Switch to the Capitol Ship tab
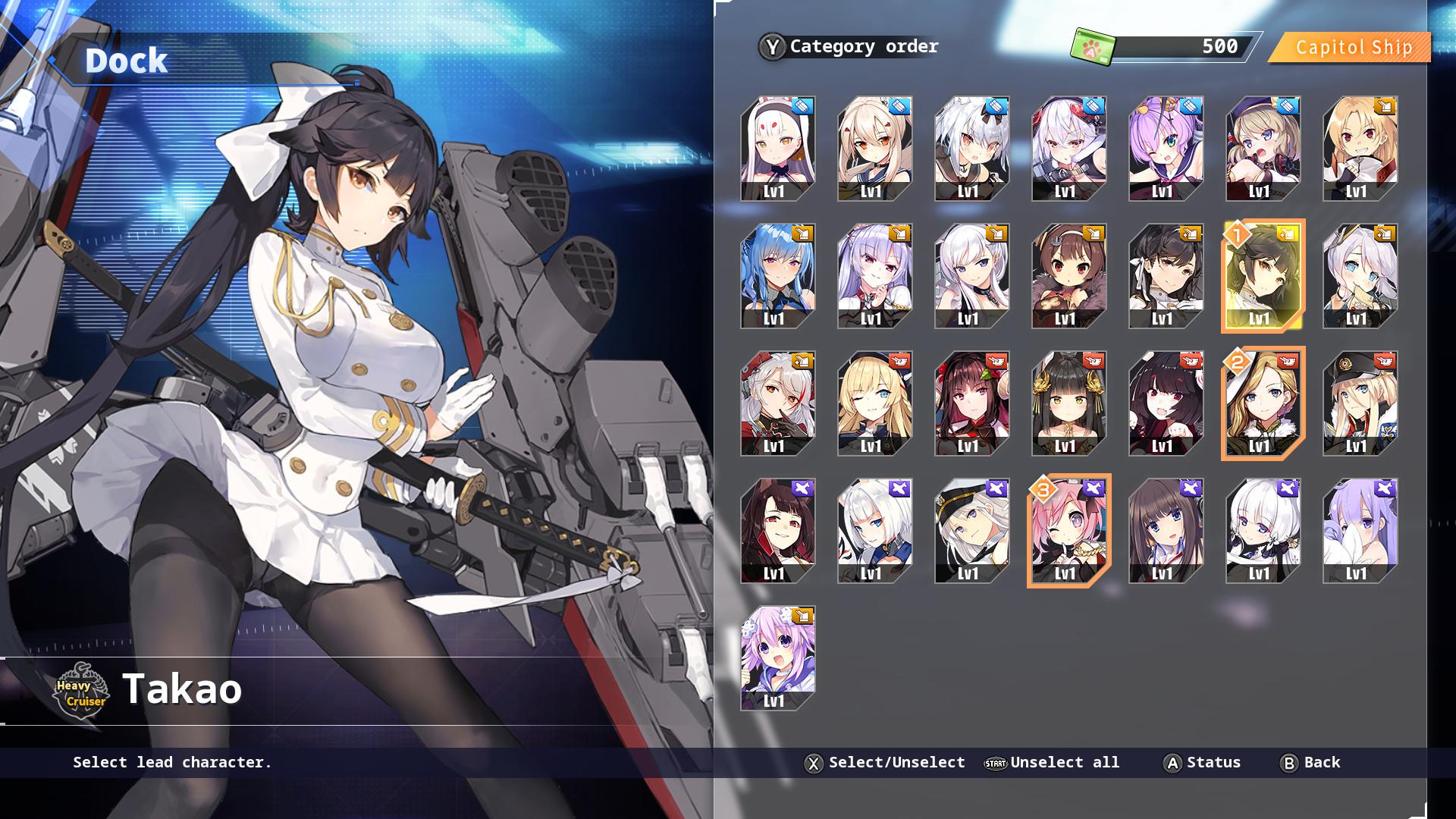 (x=1354, y=47)
